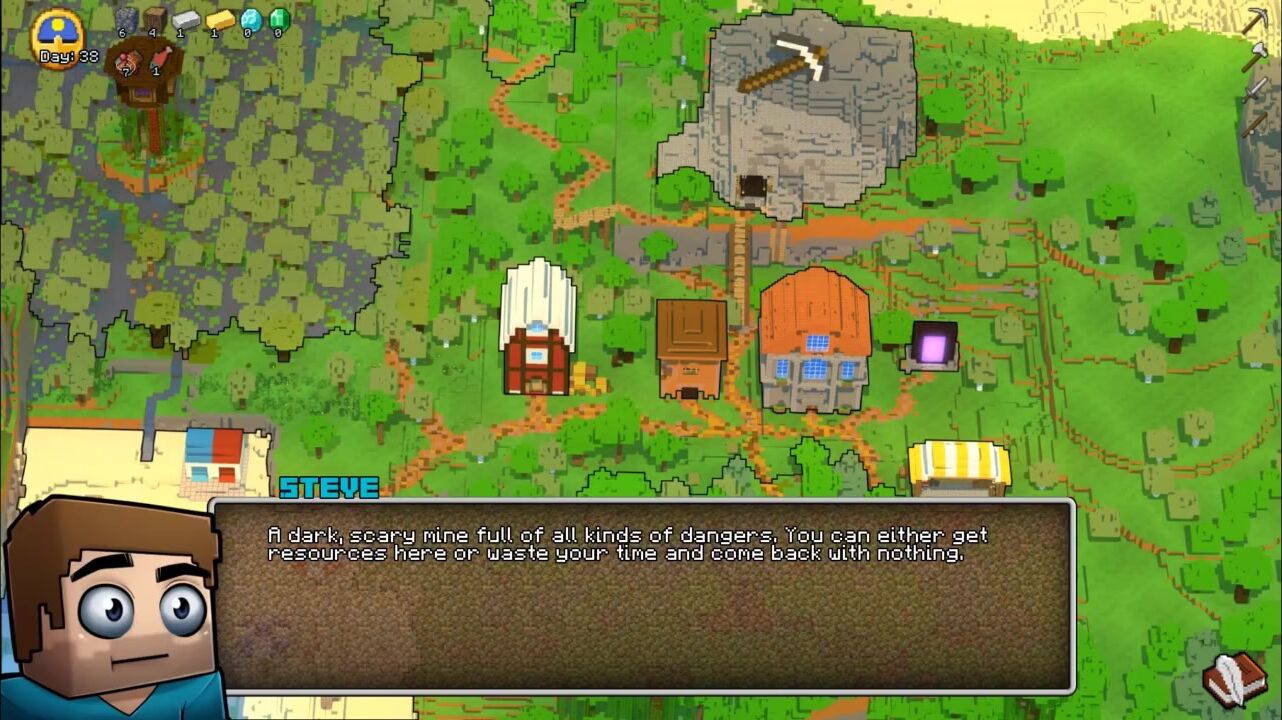Viewport: 1282px width, 720px height.
Task: Visit the white-roofed red barn
Action: pos(538,329)
